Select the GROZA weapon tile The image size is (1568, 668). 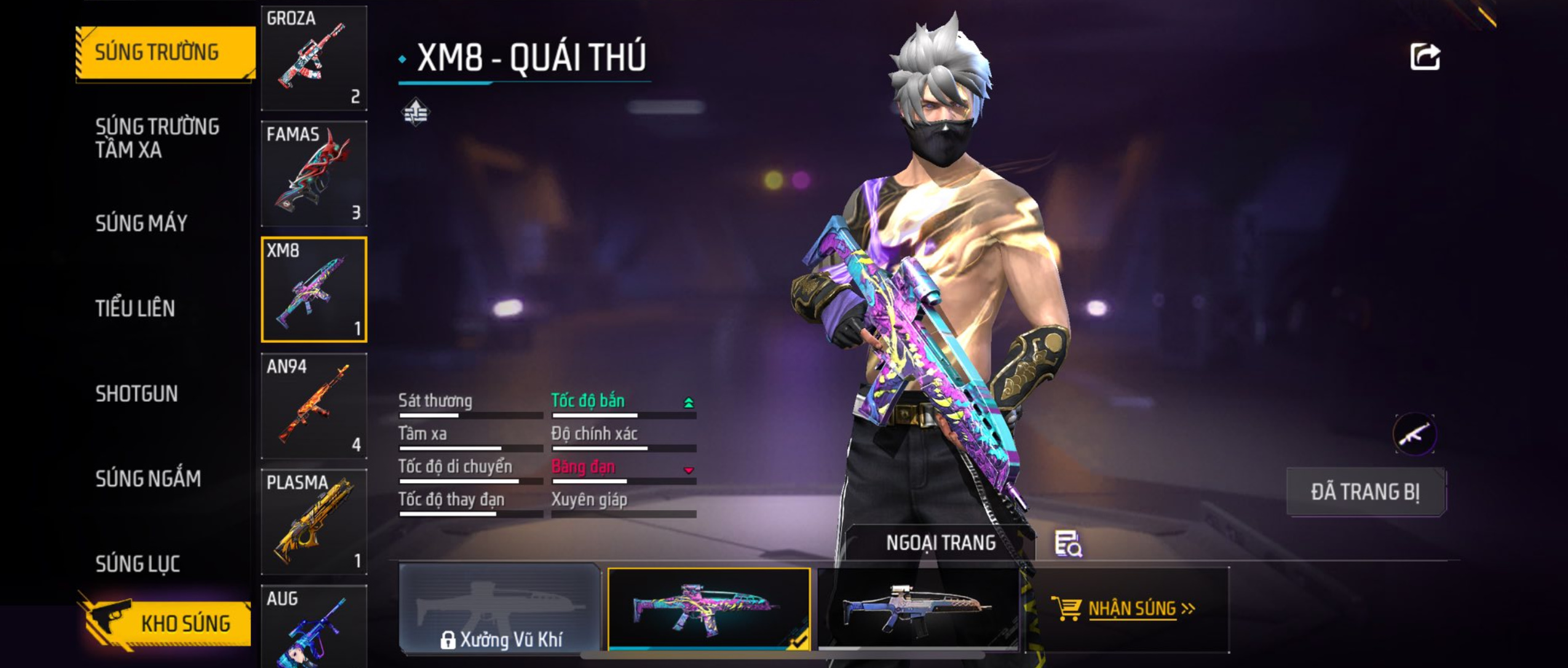[314, 58]
